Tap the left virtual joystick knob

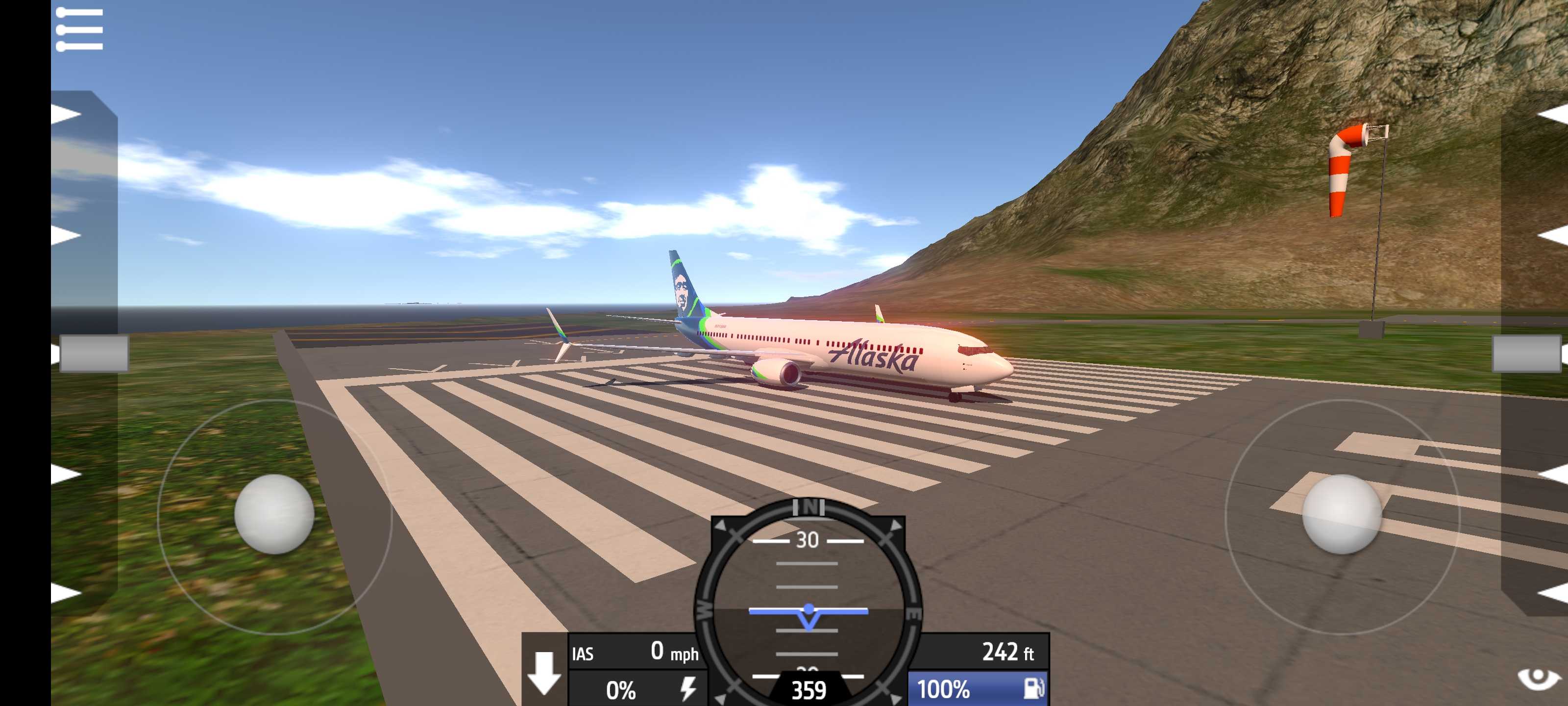point(274,513)
